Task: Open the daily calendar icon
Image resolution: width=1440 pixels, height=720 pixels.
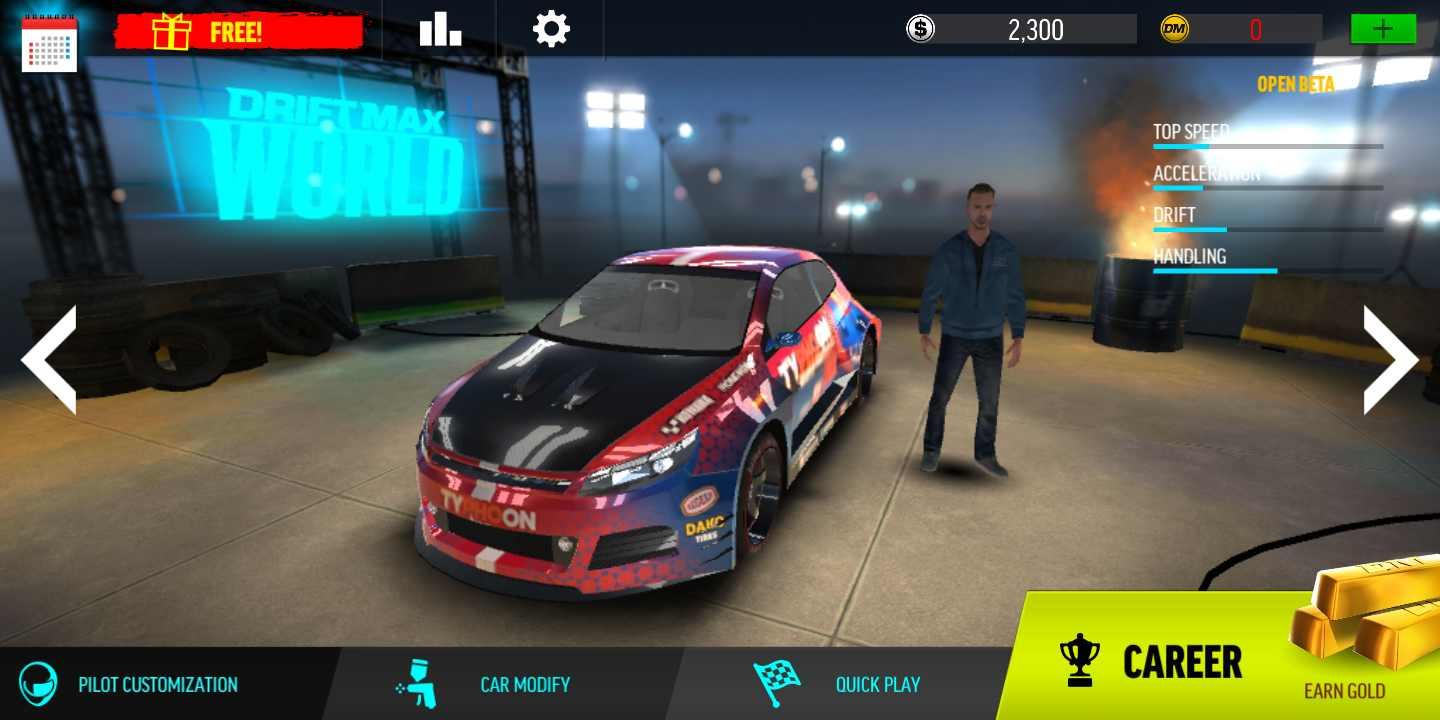Action: pos(48,42)
